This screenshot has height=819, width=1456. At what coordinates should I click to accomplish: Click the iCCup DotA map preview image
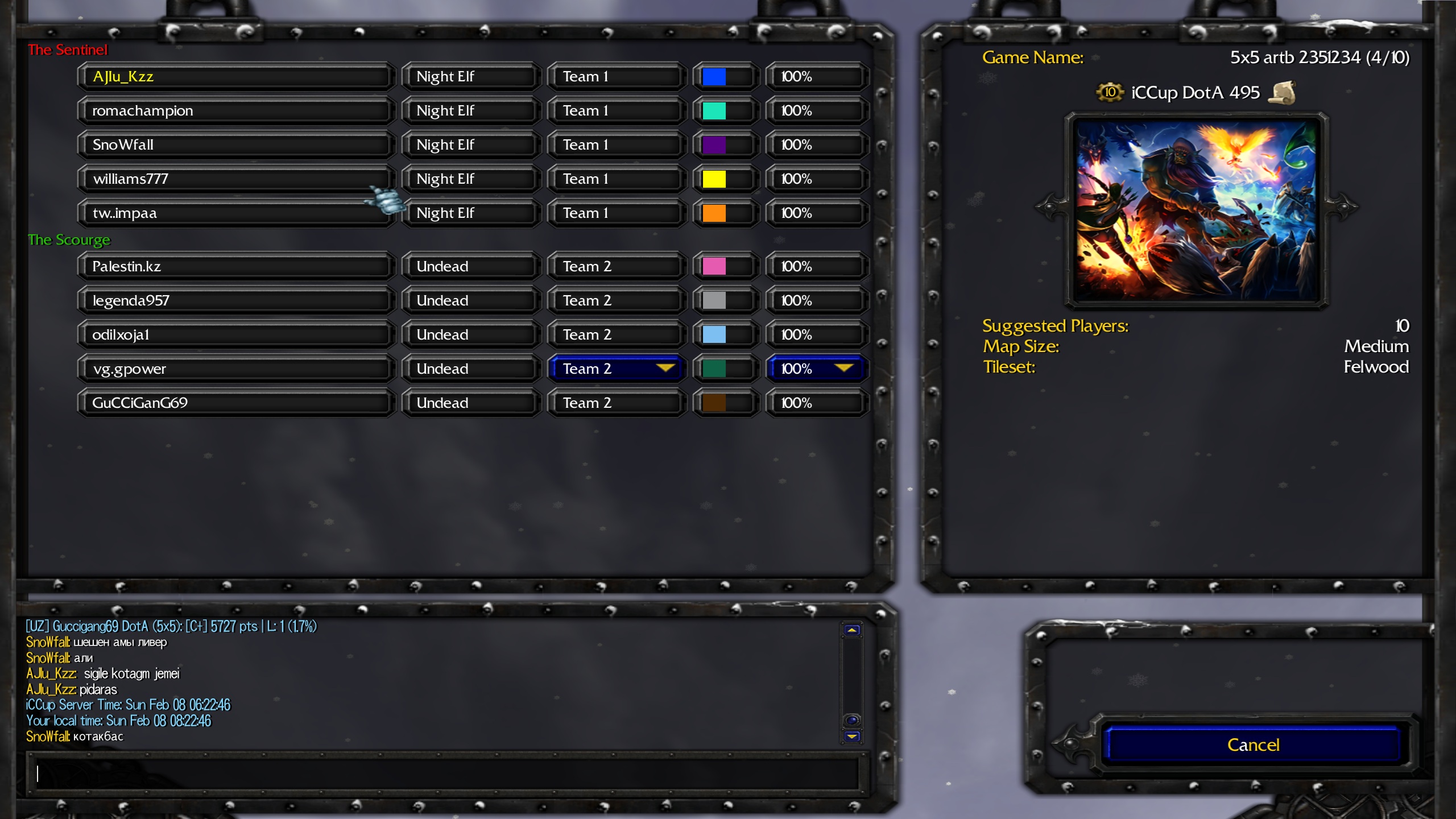[1196, 209]
